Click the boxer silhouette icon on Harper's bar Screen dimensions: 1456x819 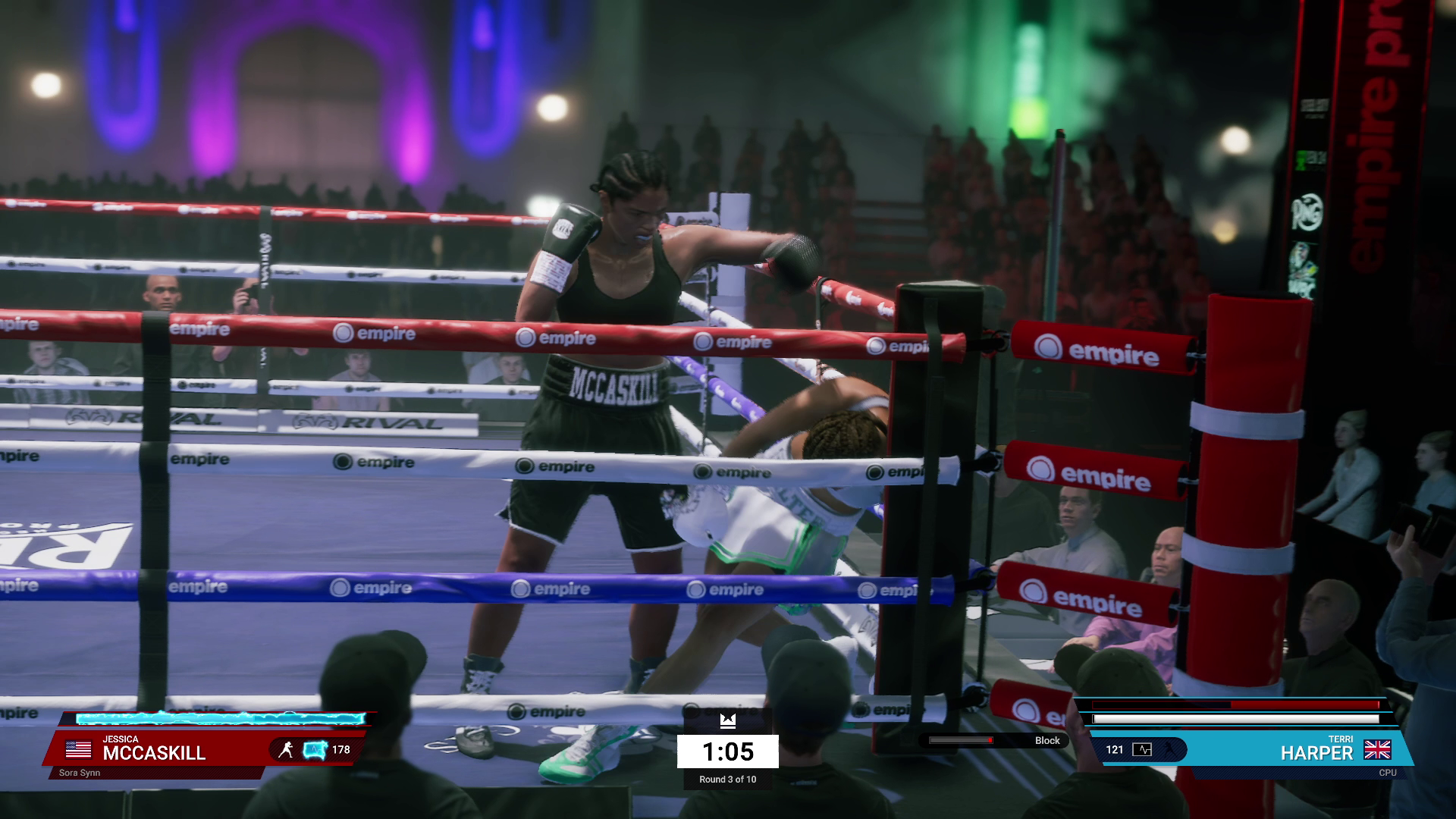pos(1169,750)
